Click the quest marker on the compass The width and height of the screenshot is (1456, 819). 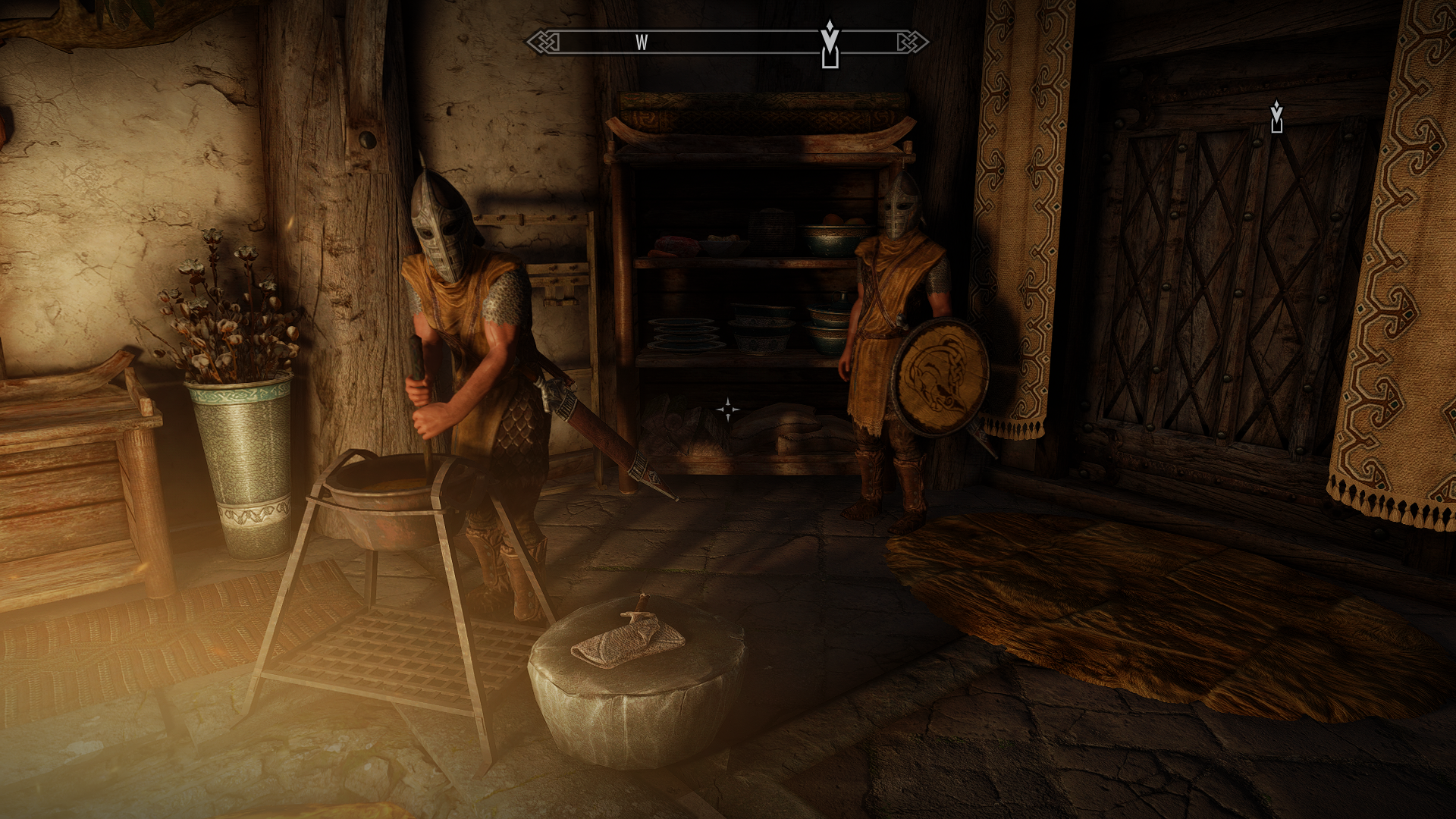(830, 44)
